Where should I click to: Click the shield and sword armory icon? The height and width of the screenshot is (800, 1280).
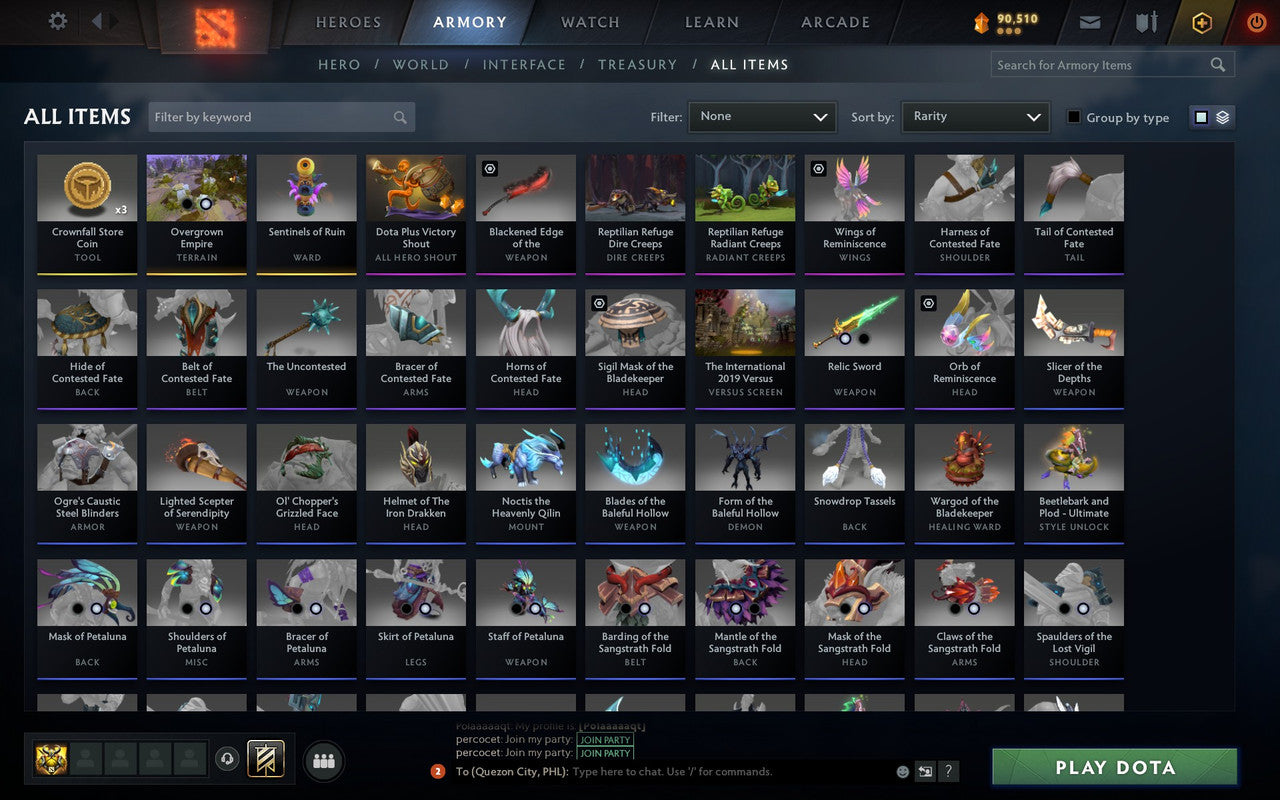(1145, 22)
